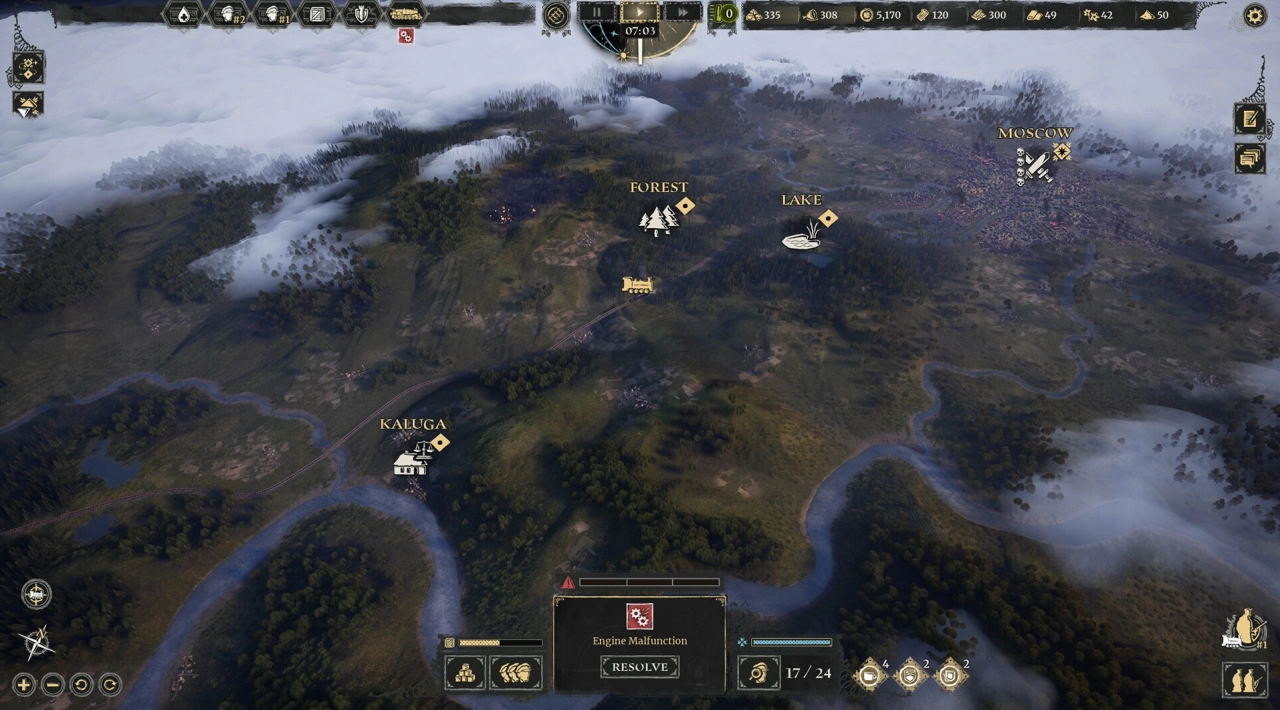Screen dimensions: 1280x710
Task: Resolve the Engine Malfunction event
Action: [x=640, y=667]
